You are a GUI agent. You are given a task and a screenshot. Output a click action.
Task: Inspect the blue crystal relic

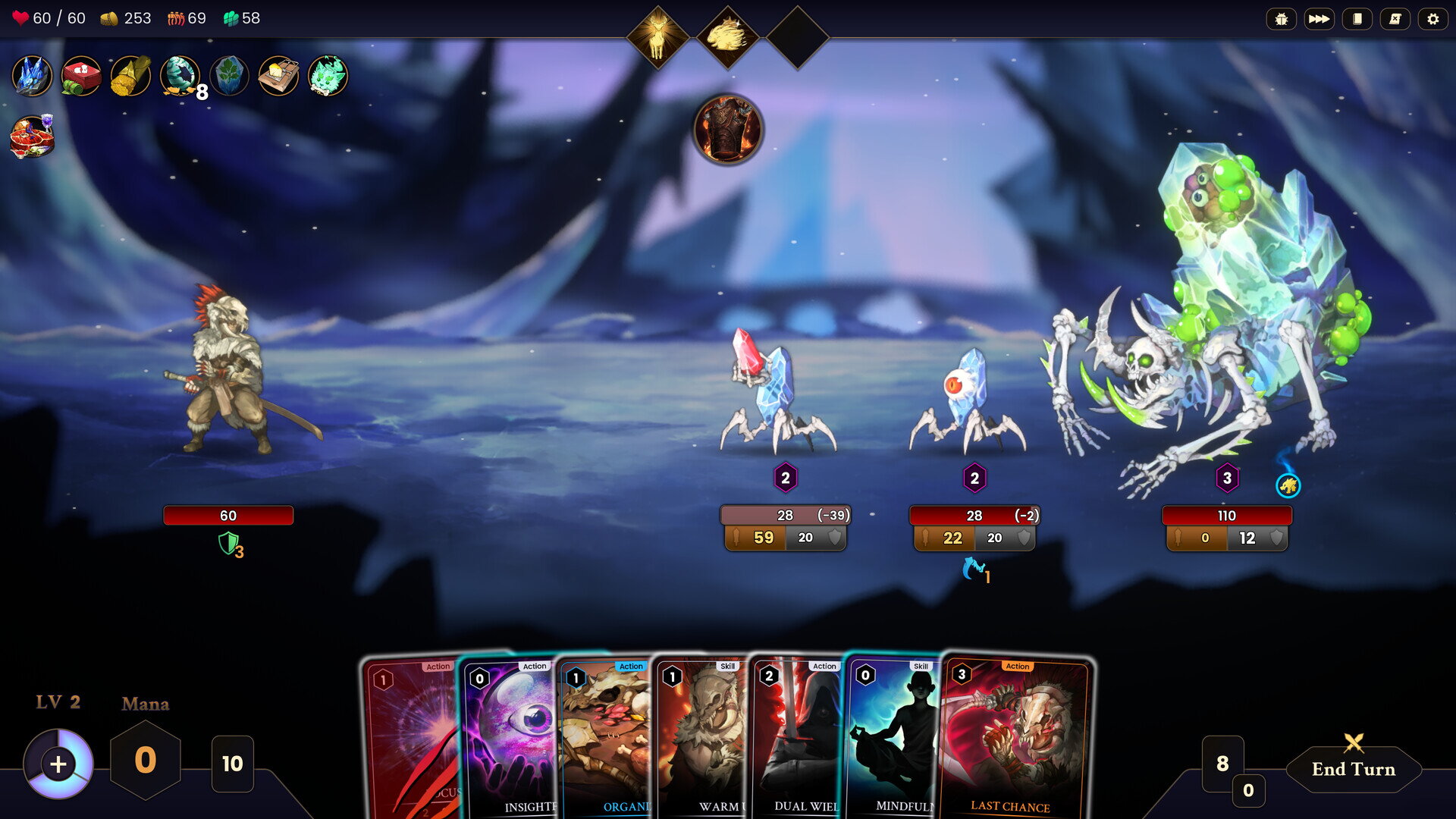(x=32, y=76)
